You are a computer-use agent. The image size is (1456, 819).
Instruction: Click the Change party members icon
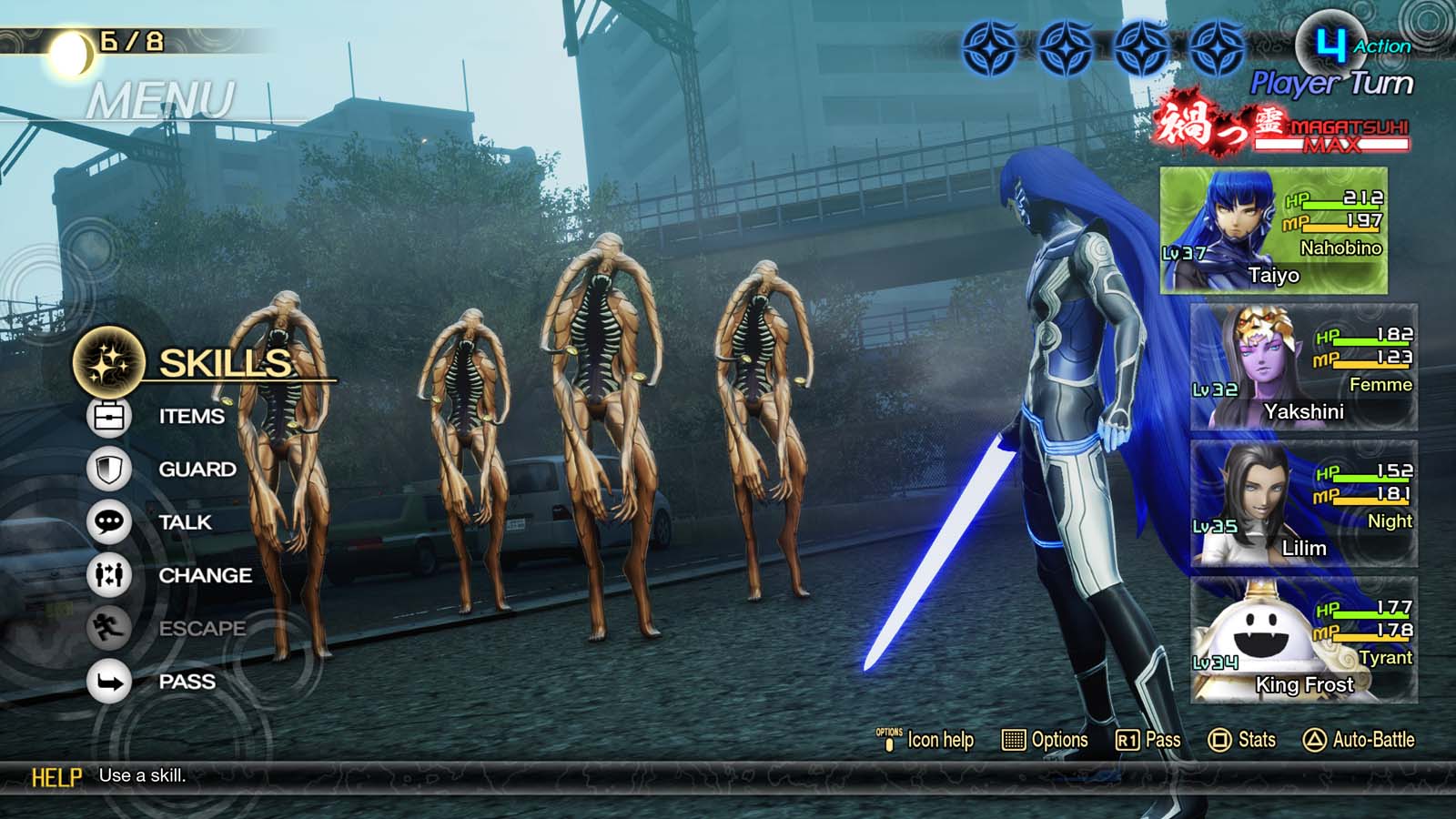point(106,575)
